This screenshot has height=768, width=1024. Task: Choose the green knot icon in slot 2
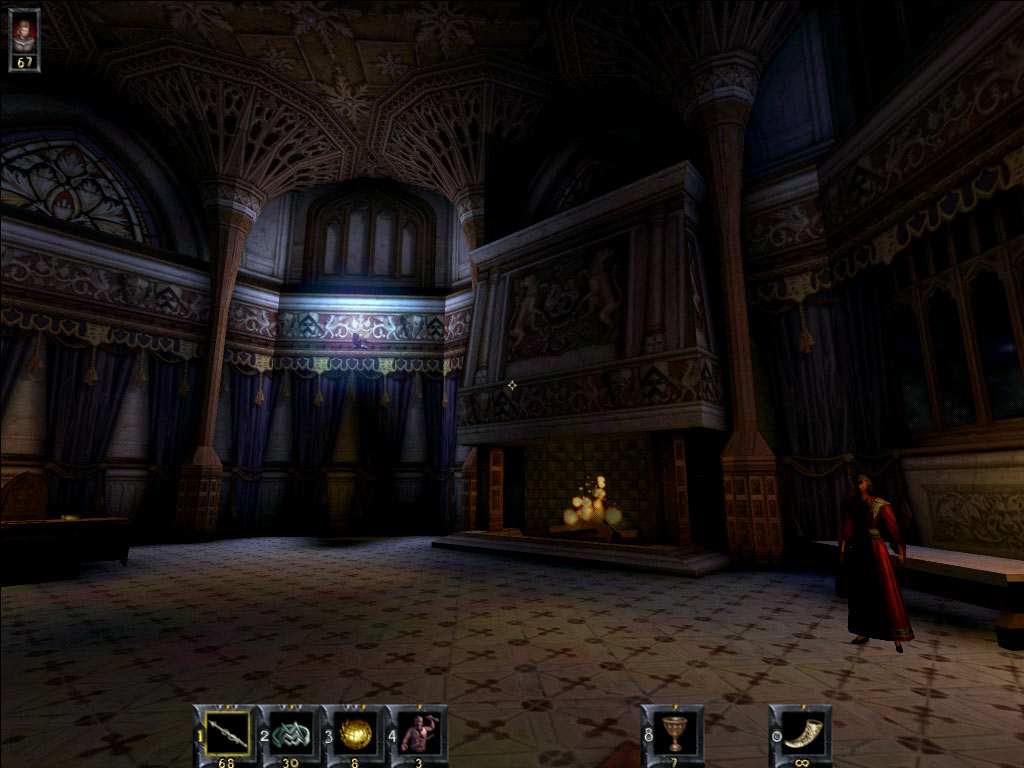point(292,733)
